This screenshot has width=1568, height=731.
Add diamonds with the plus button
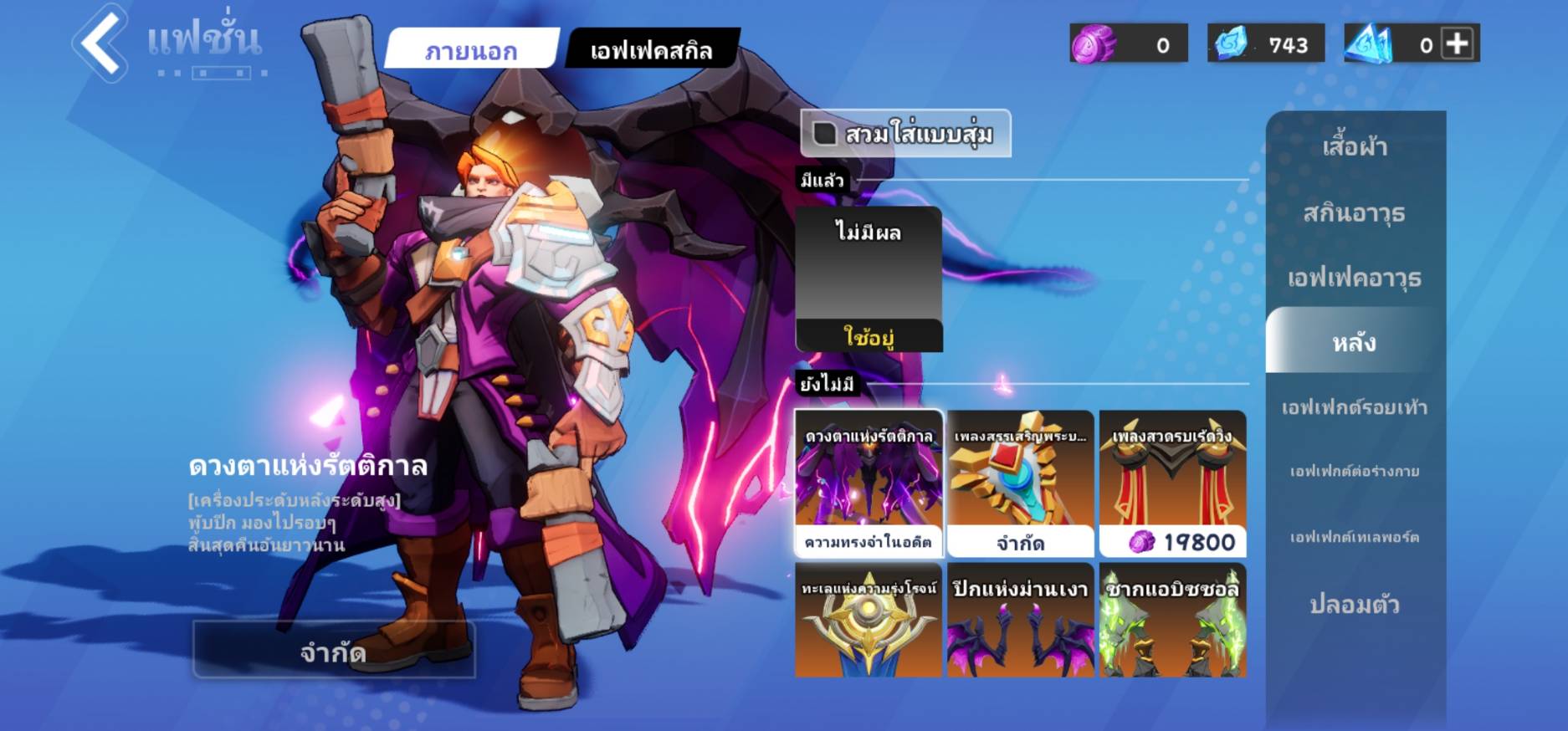point(1457,43)
